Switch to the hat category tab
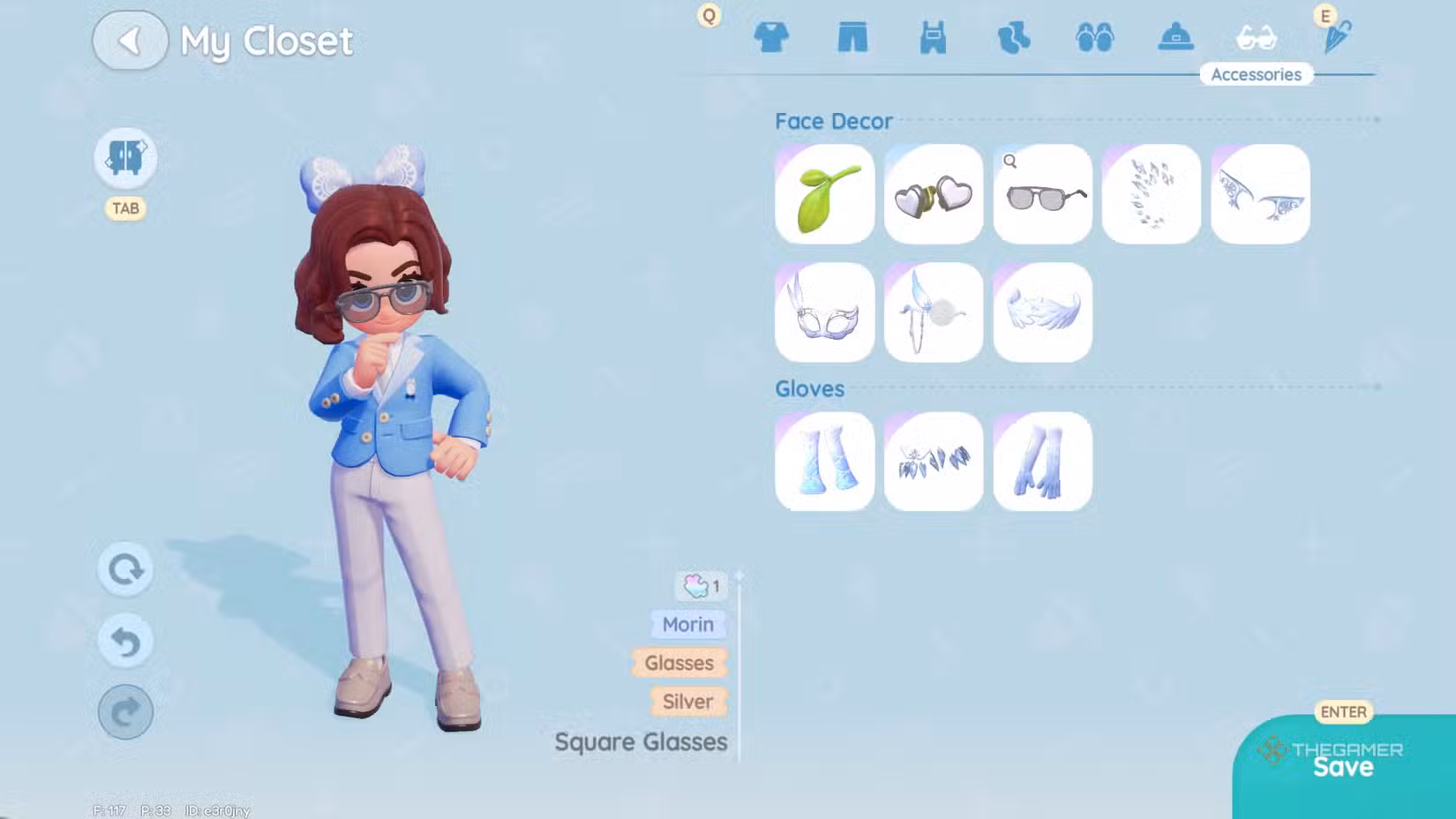1456x819 pixels. tap(1175, 38)
